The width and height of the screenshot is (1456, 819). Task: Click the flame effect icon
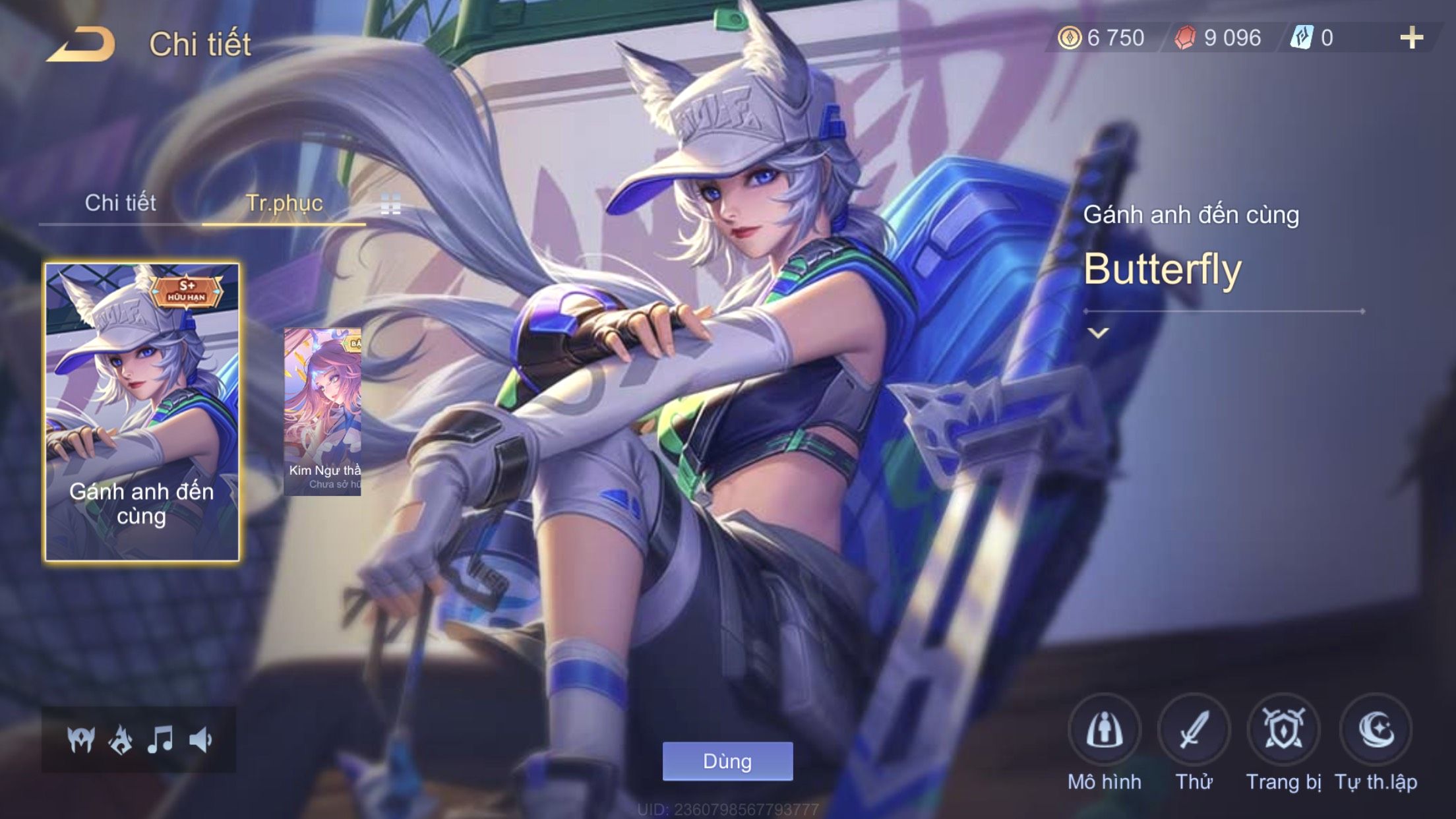121,740
